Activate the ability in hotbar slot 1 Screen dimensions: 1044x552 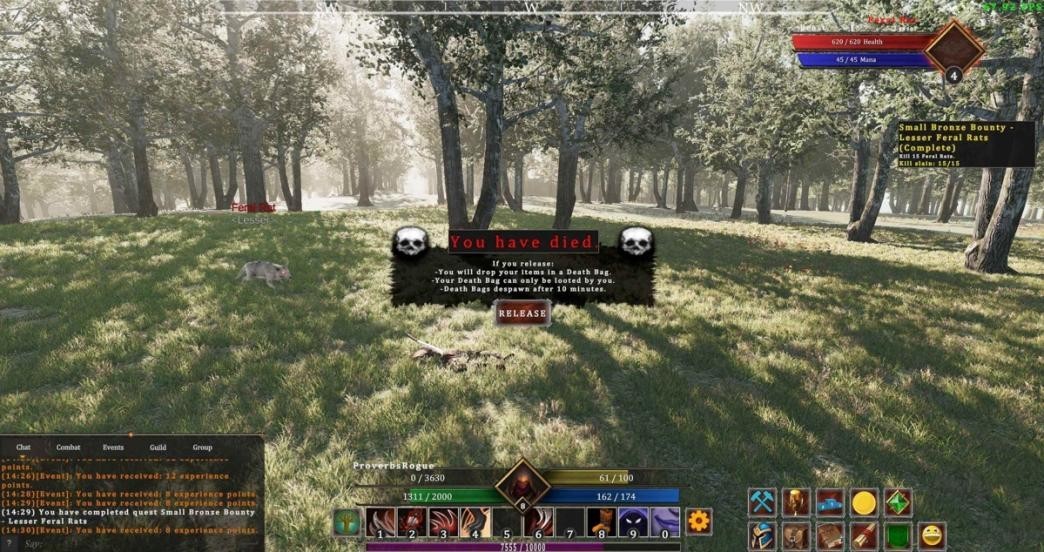(380, 522)
